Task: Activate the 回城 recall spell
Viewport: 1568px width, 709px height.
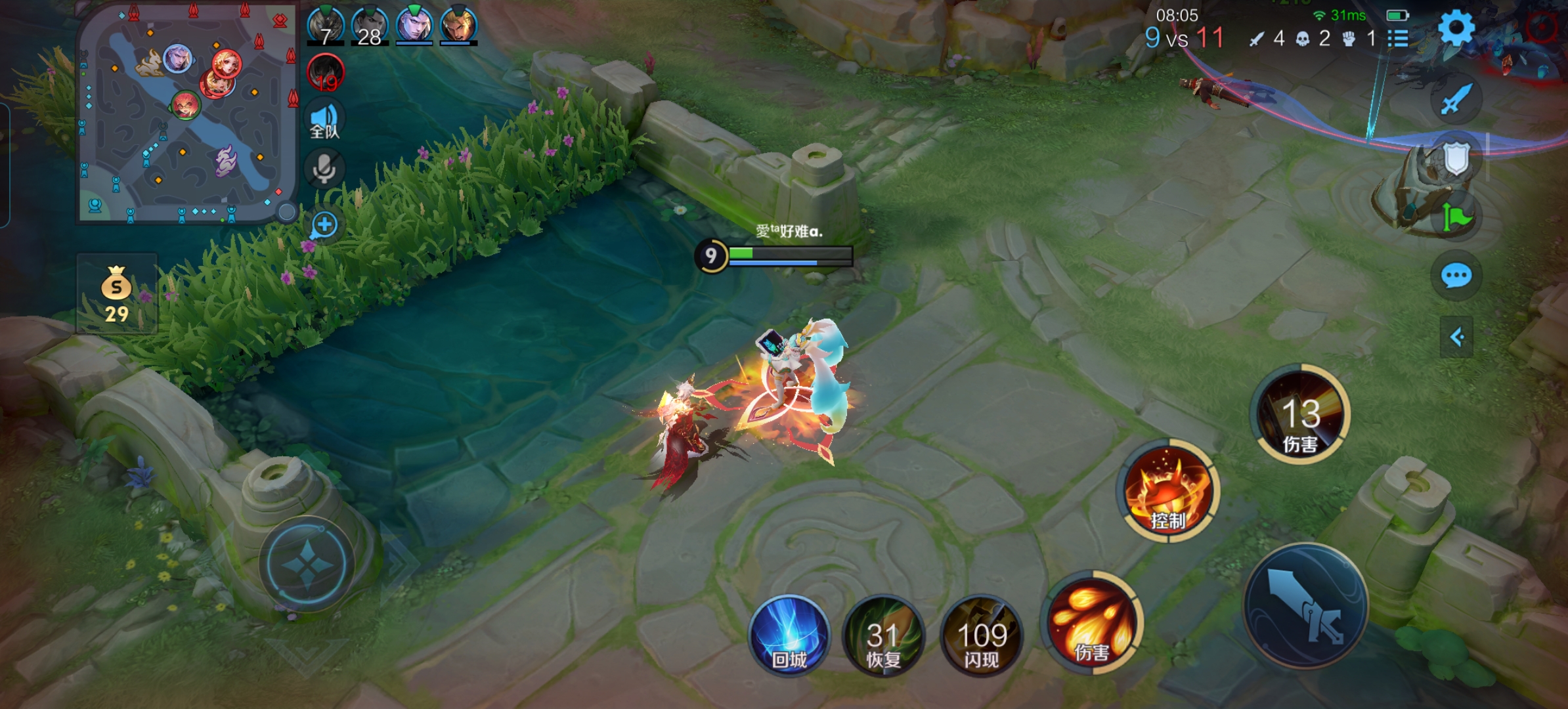Action: [789, 635]
